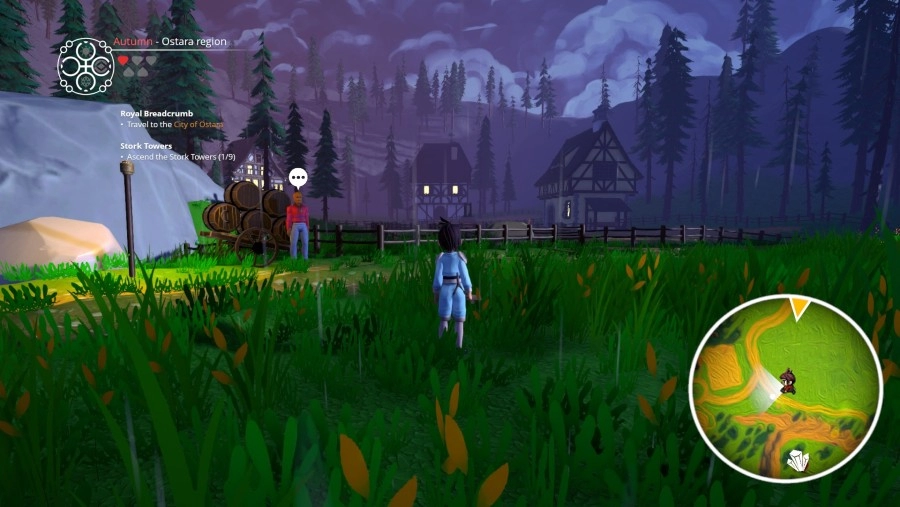Click the white crystal marker on the minimap
The image size is (900, 507).
click(797, 460)
